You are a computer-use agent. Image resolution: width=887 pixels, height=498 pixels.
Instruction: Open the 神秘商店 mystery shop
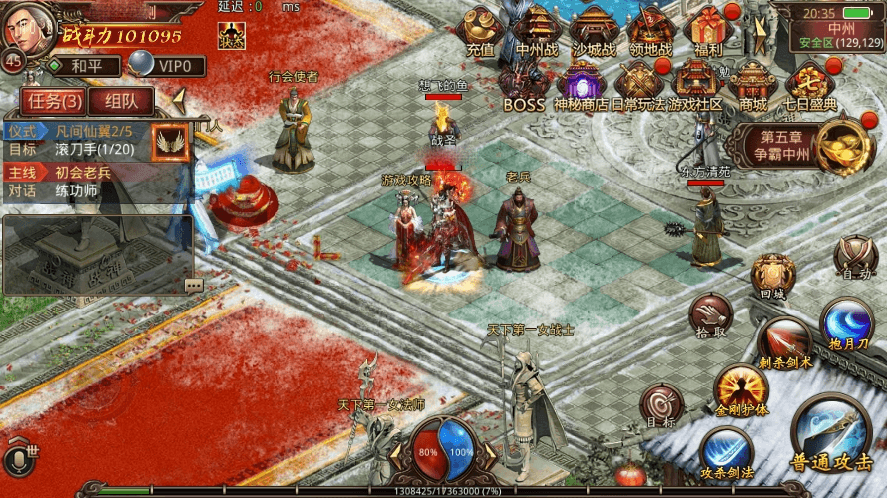coord(580,85)
